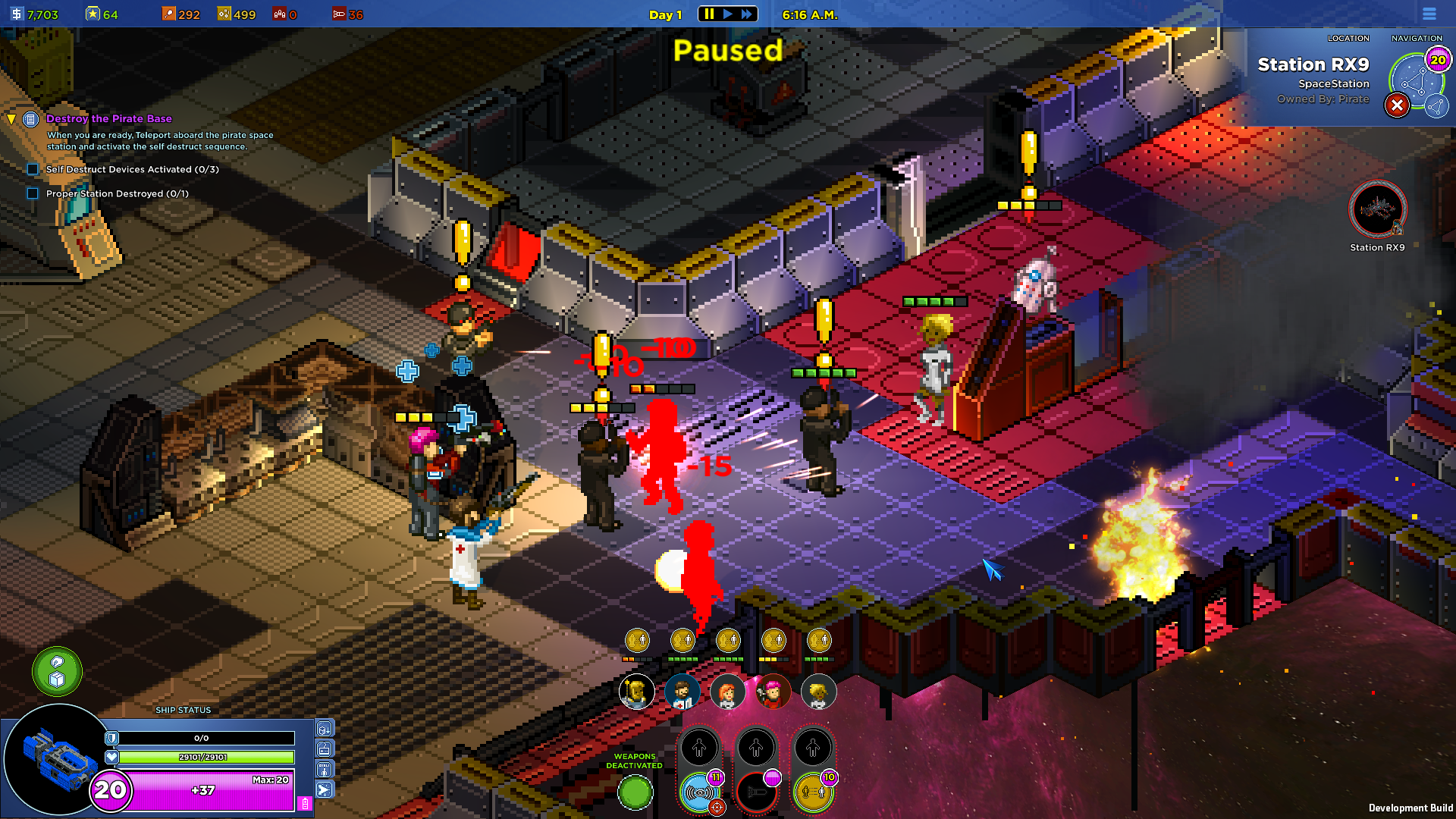
Task: Toggle the green Weapons Deactivated button
Action: (635, 792)
